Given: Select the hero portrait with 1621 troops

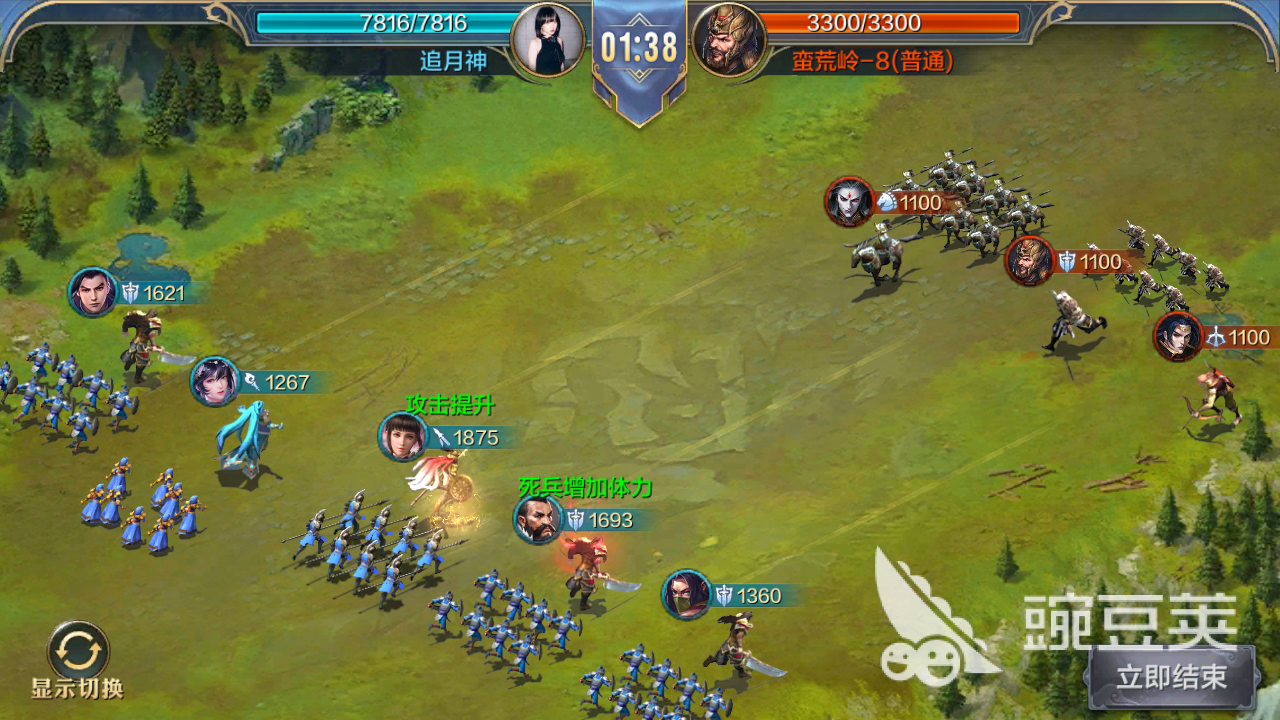Looking at the screenshot, I should (93, 293).
